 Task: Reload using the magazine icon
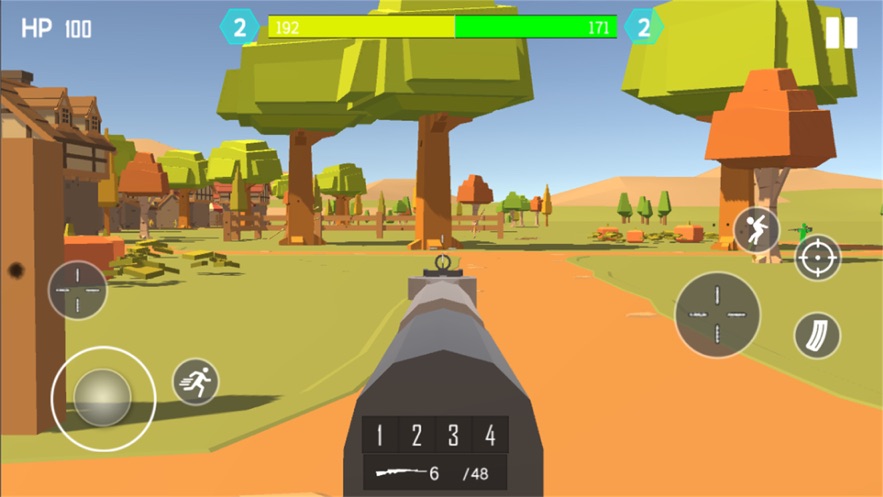pyautogui.click(x=817, y=336)
